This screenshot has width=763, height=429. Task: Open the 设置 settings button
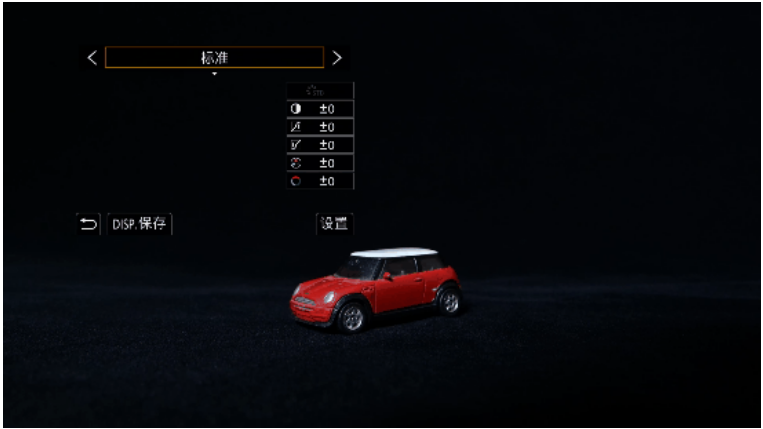point(334,224)
